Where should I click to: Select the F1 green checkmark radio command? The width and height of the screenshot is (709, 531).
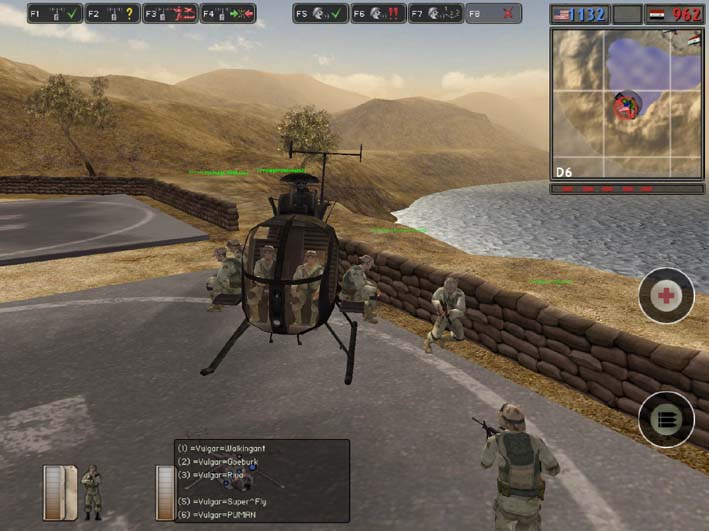[55, 14]
